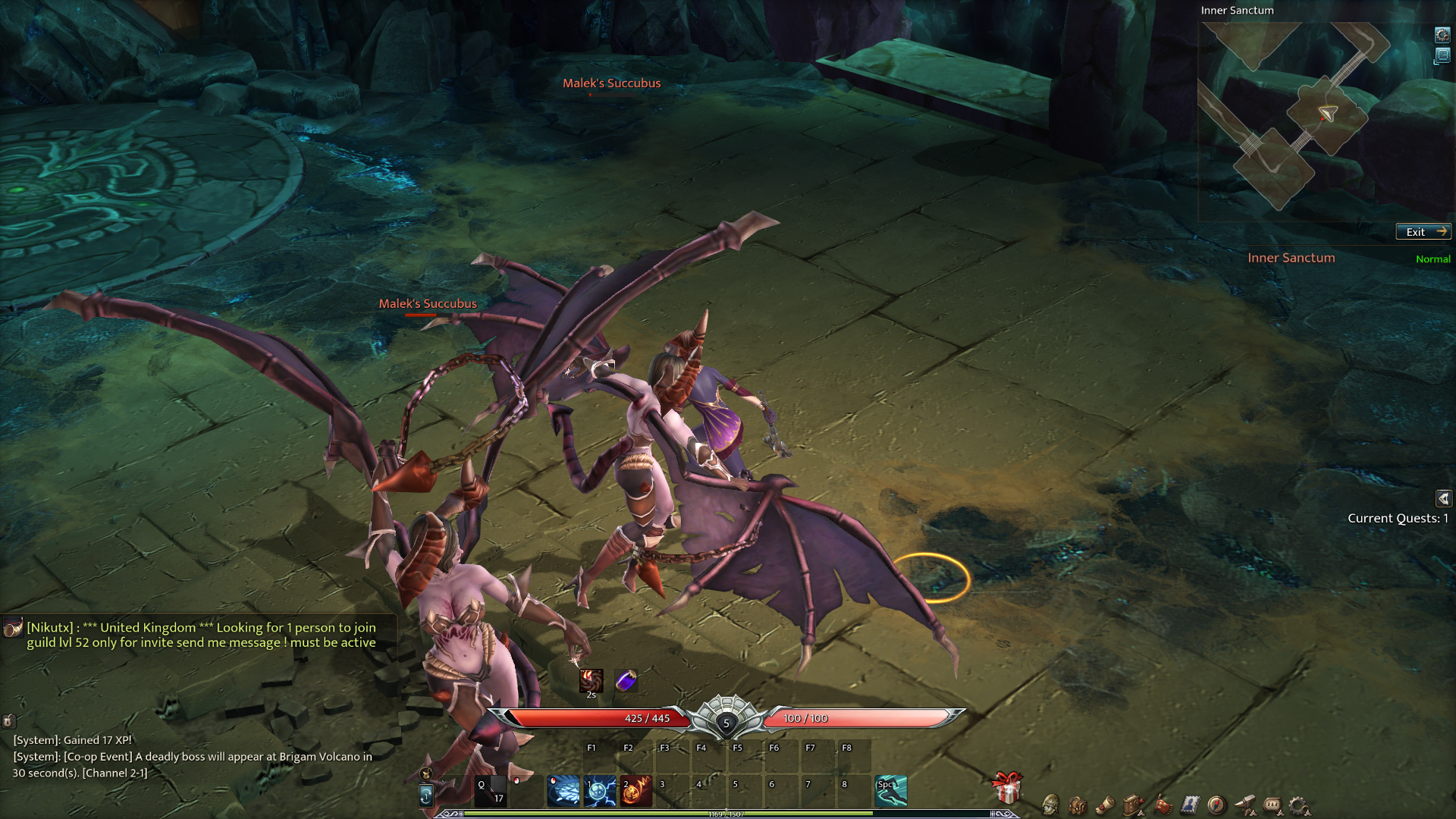Viewport: 1456px width, 819px height.
Task: Cast the lightning orb skill
Action: (600, 791)
